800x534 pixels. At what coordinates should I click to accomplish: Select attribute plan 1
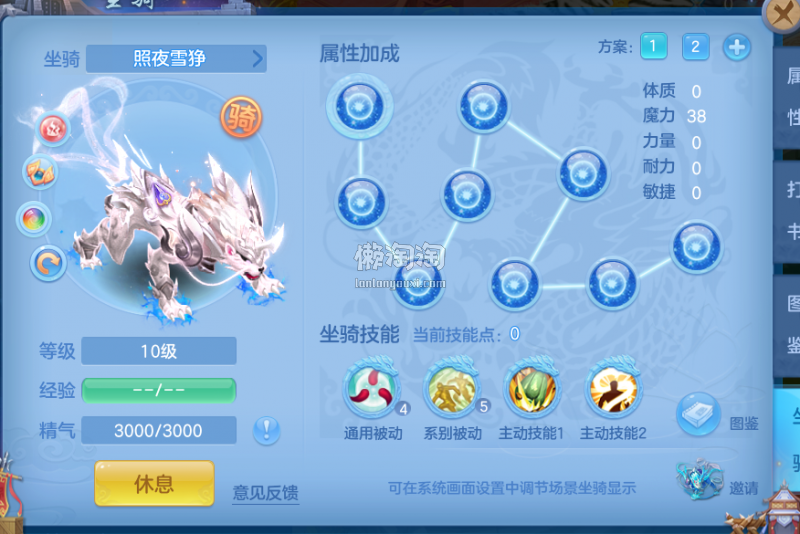(x=654, y=46)
